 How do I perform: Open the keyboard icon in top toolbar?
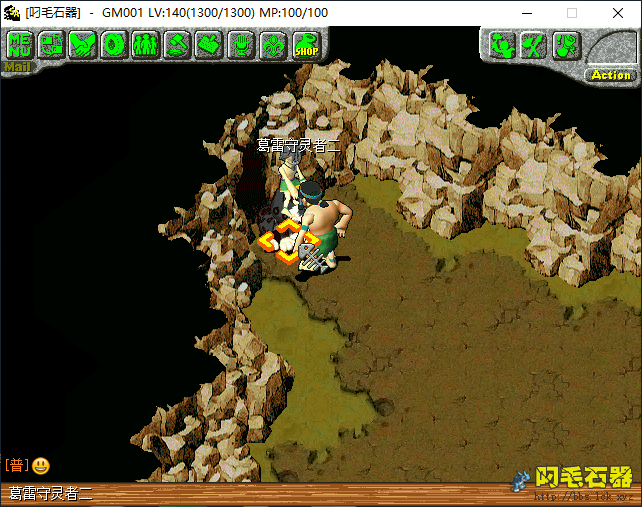pyautogui.click(x=209, y=44)
